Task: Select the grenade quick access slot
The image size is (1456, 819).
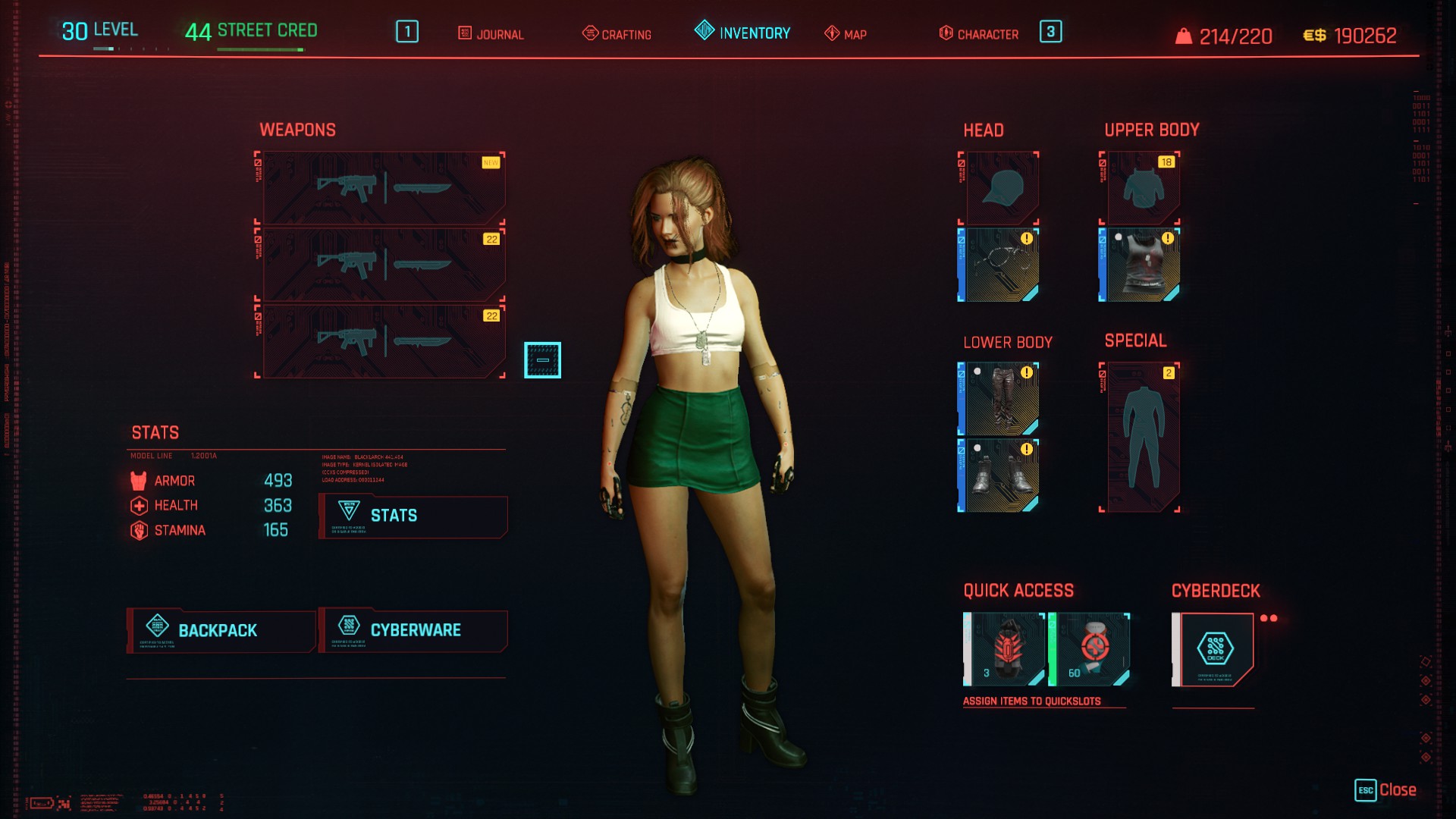Action: pyautogui.click(x=1005, y=649)
